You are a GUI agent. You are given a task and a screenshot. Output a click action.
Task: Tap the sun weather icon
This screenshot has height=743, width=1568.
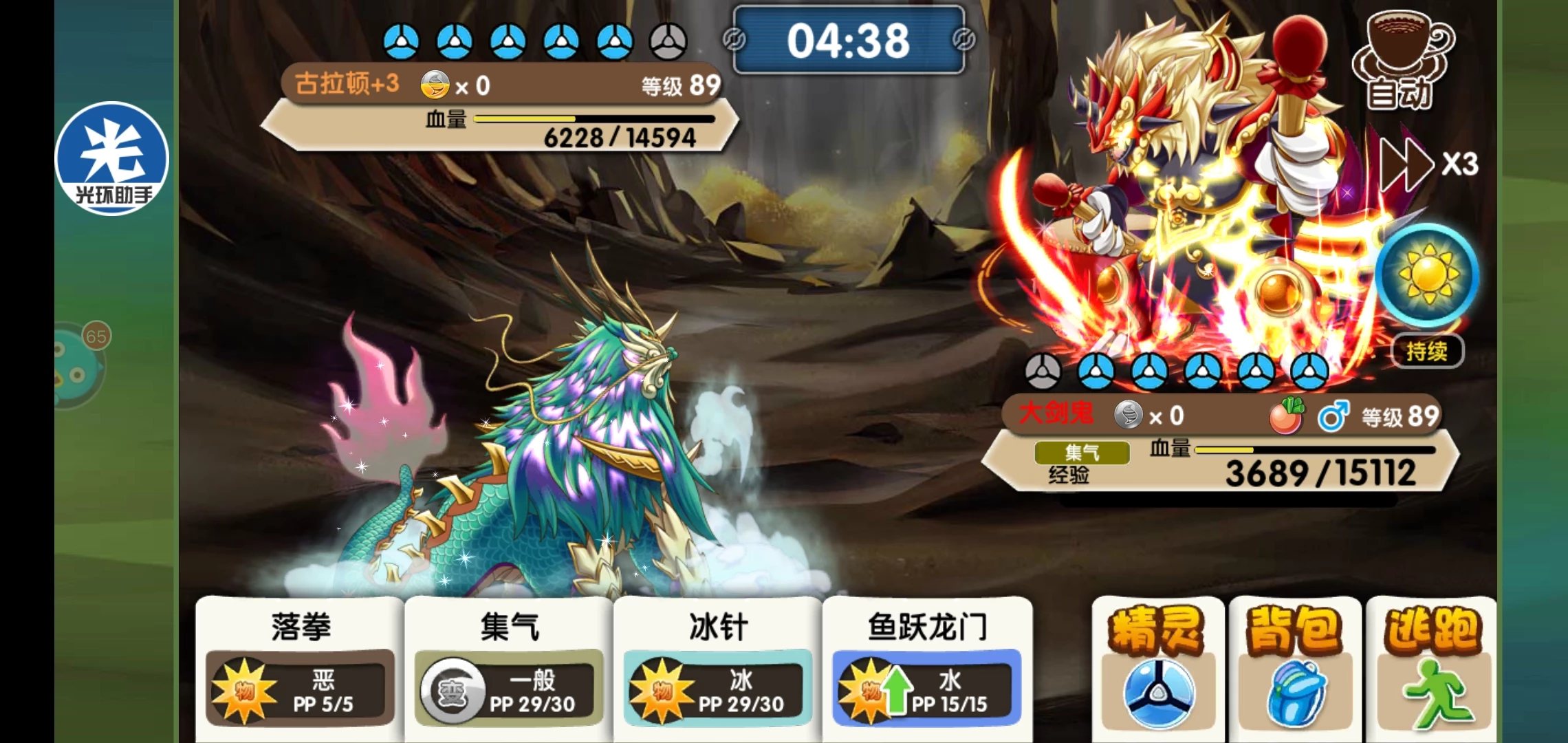point(1428,275)
